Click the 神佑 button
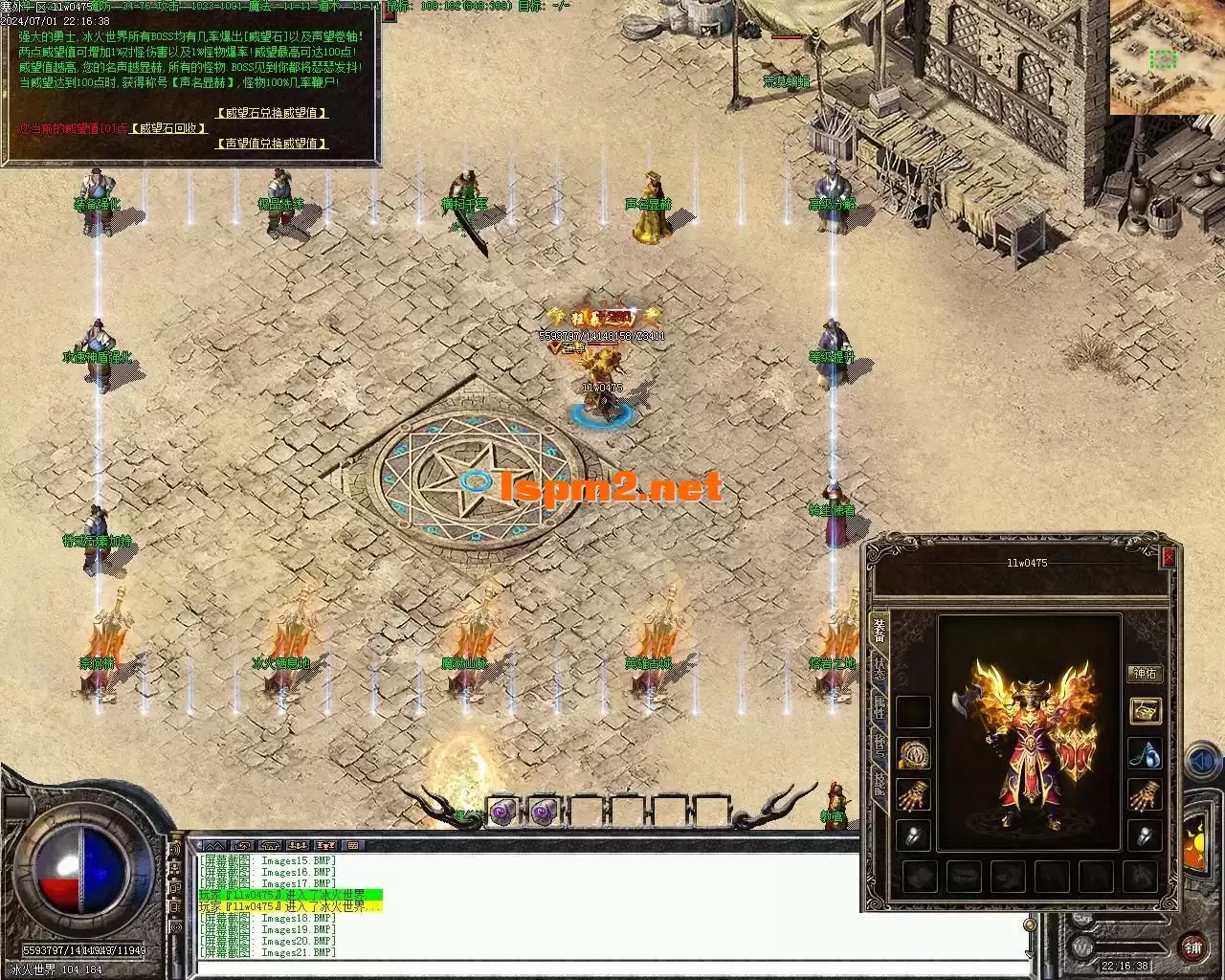 (1145, 674)
